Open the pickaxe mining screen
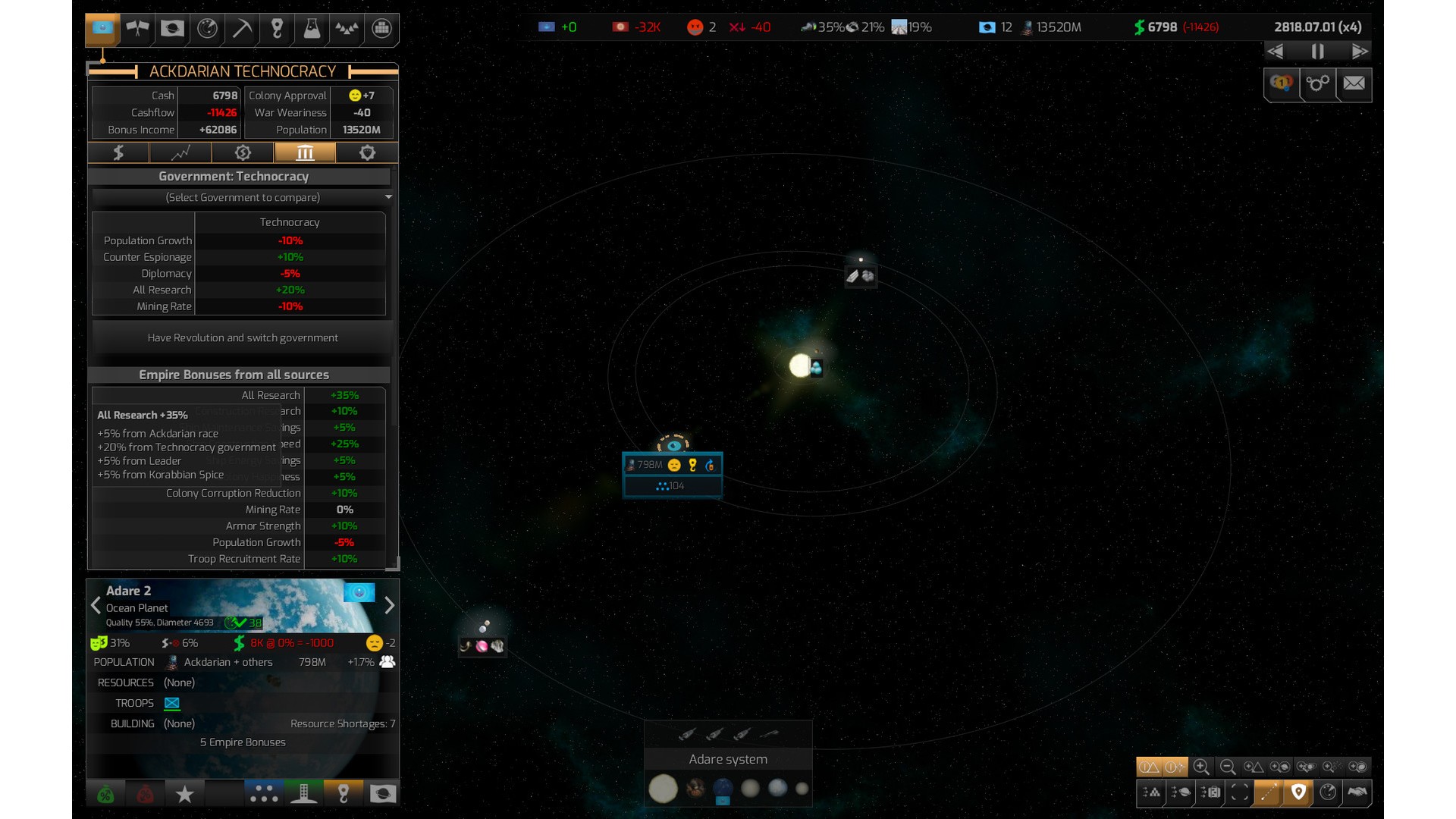The height and width of the screenshot is (819, 1456). pyautogui.click(x=242, y=29)
